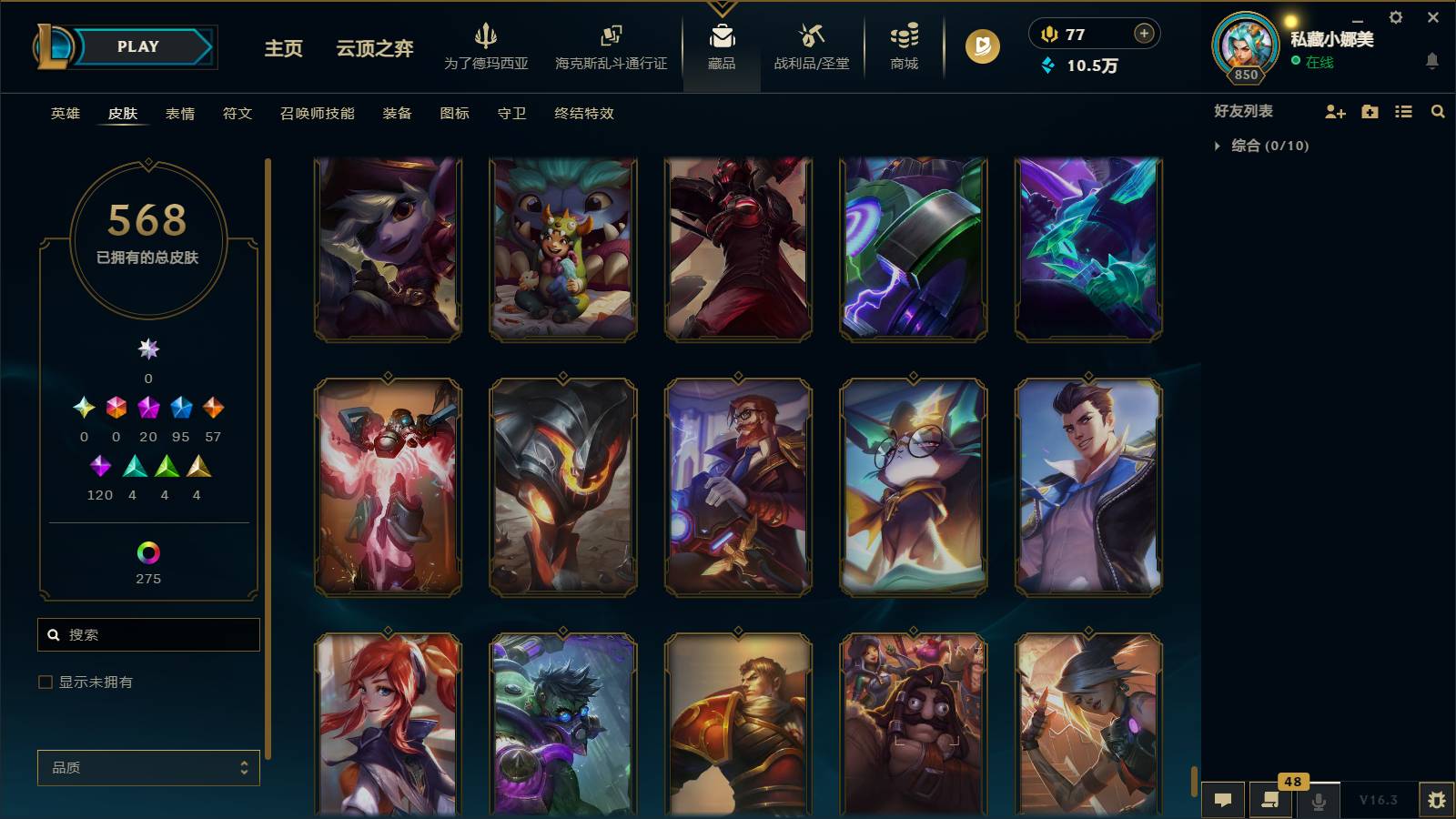The width and height of the screenshot is (1456, 819).
Task: Switch to the 符文 tab
Action: [x=237, y=114]
